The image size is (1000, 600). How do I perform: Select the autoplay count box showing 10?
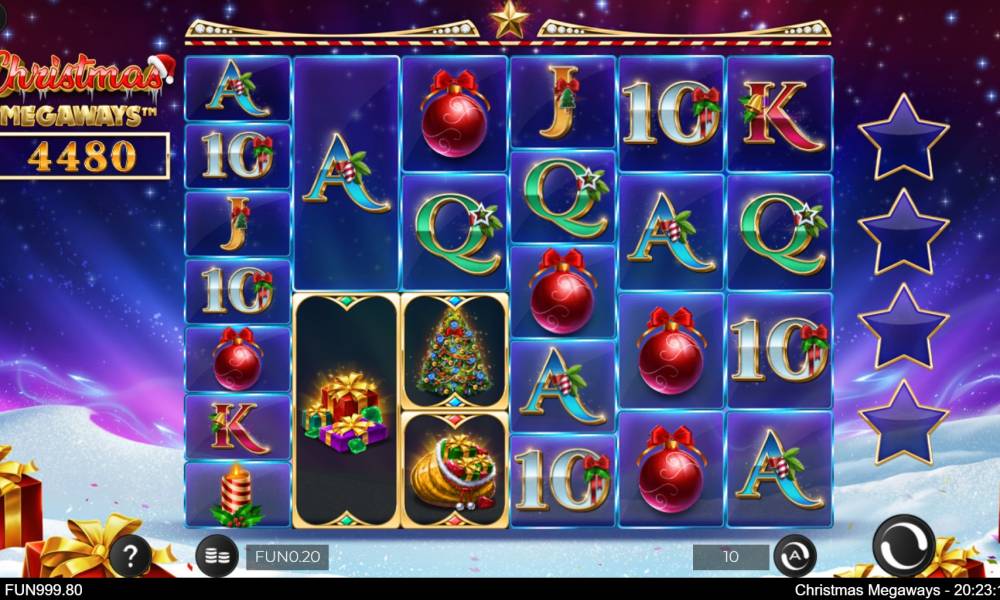click(731, 556)
